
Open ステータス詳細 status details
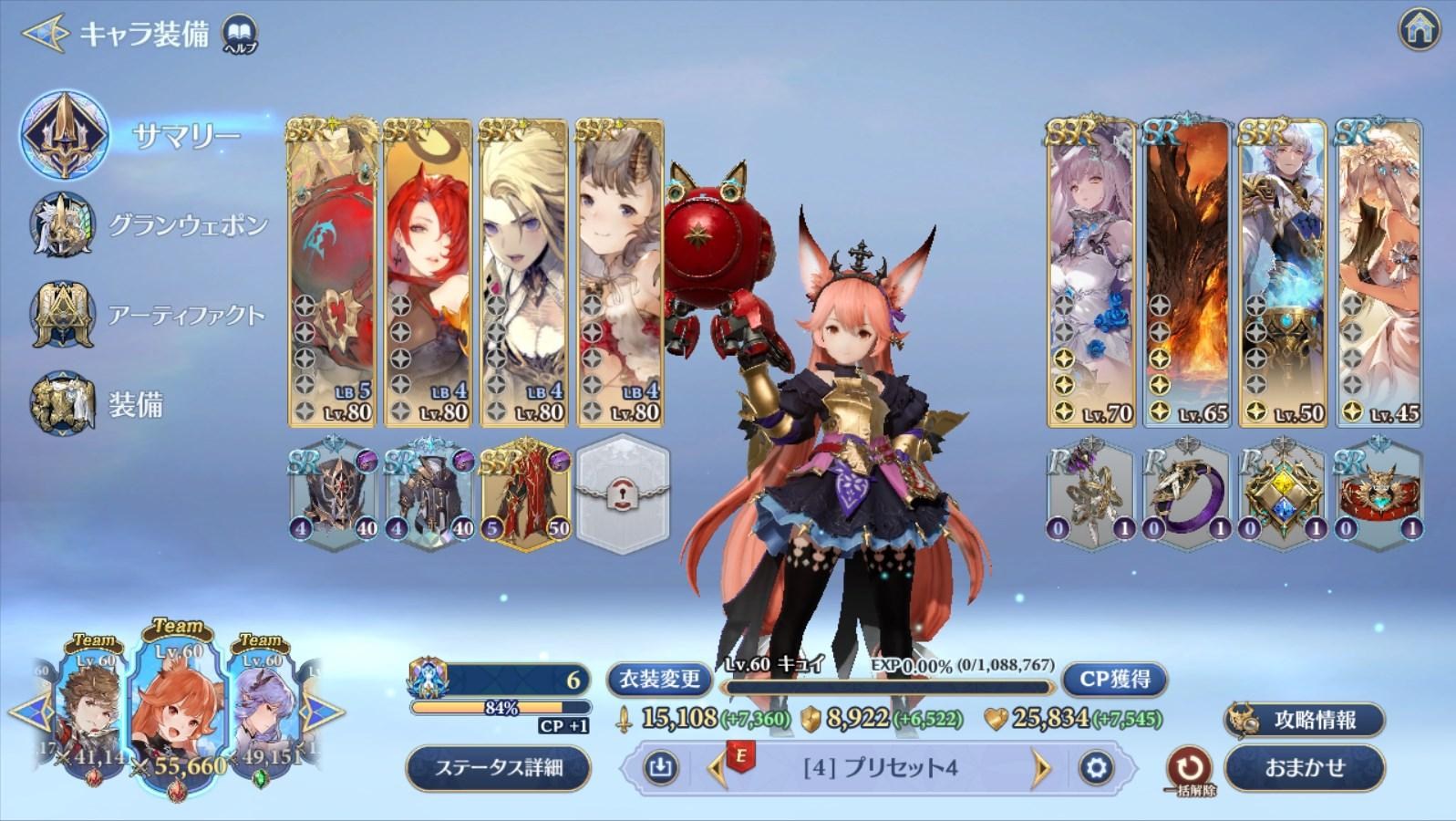[x=498, y=768]
